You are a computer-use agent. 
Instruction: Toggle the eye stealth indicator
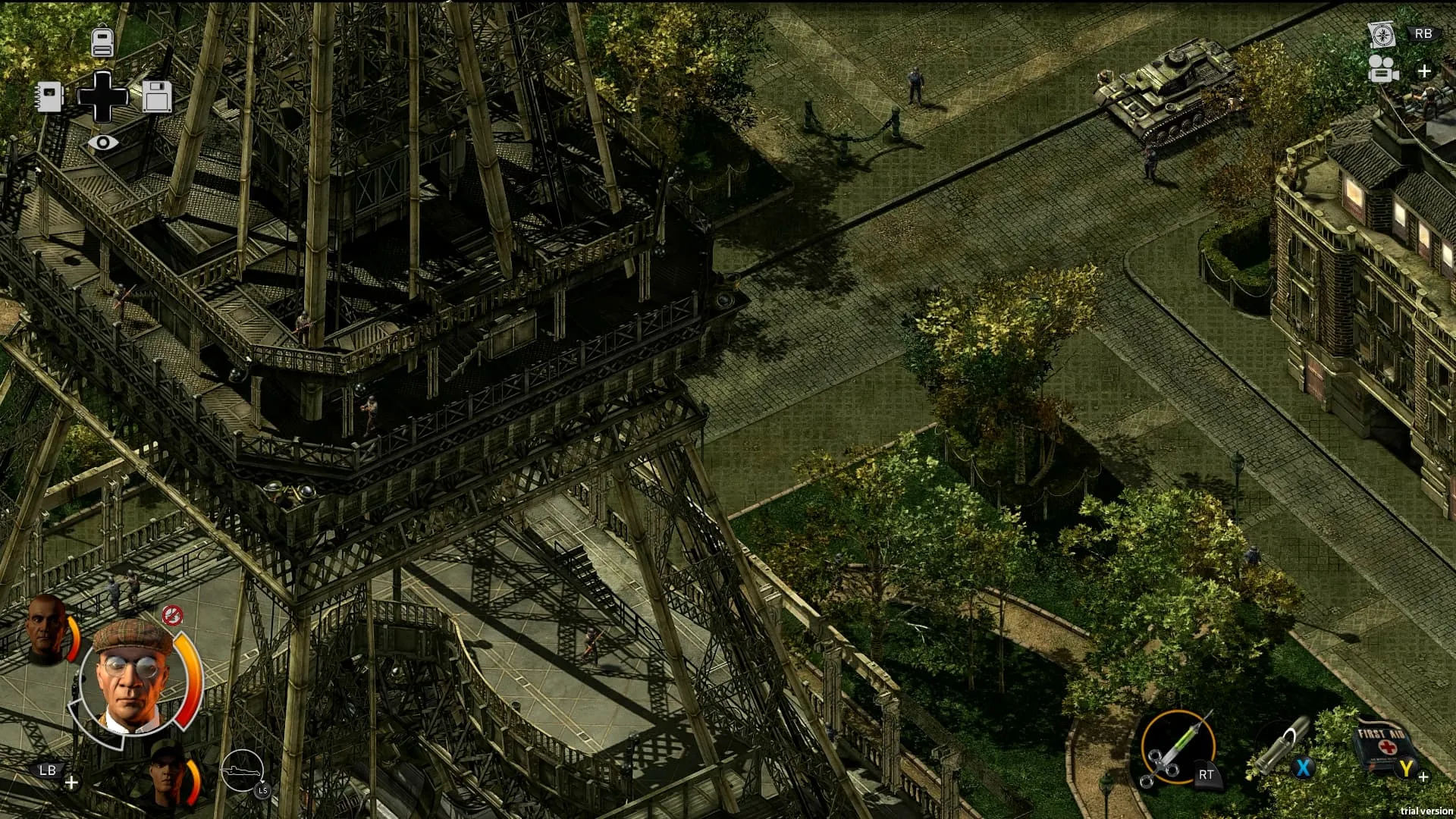pos(104,141)
